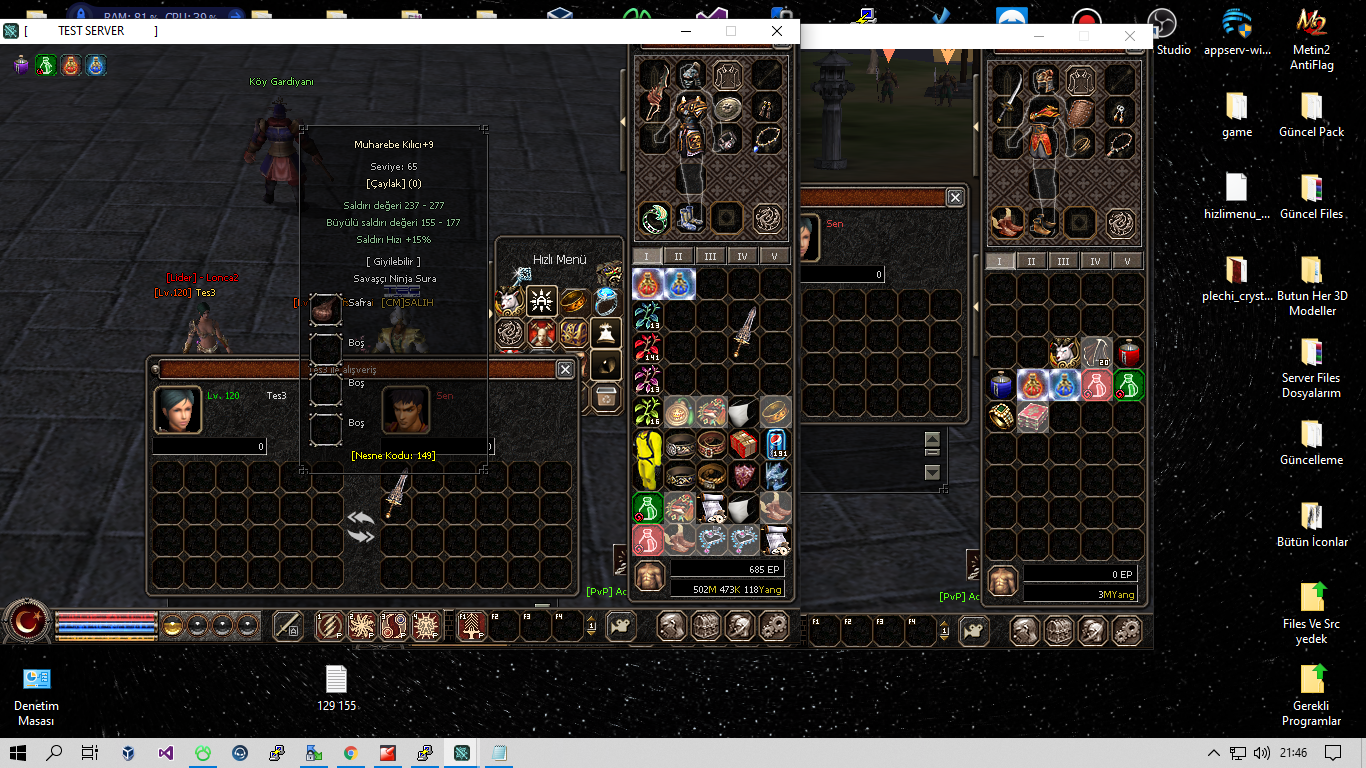Open the blue ring icon in Hızlı Menü
Screen dimensions: 1366x768
(x=605, y=301)
